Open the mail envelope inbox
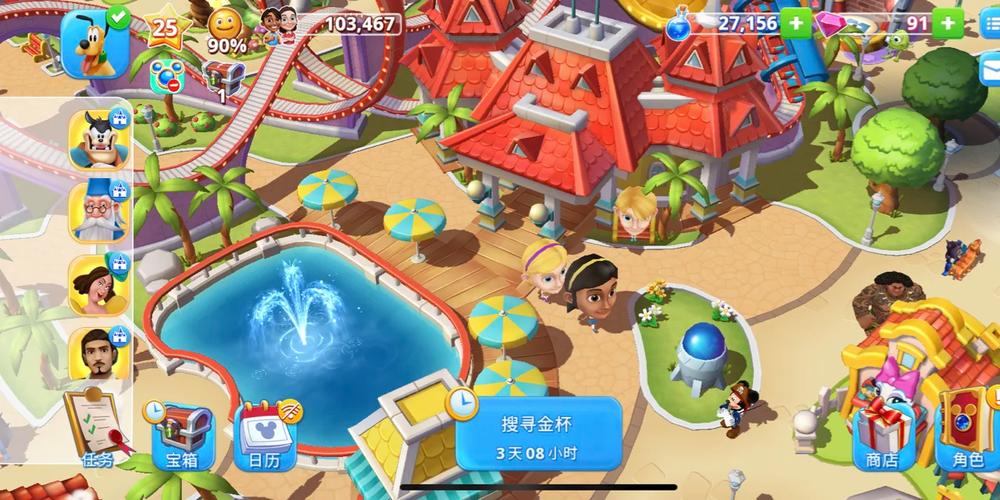The height and width of the screenshot is (500, 1000). [990, 65]
